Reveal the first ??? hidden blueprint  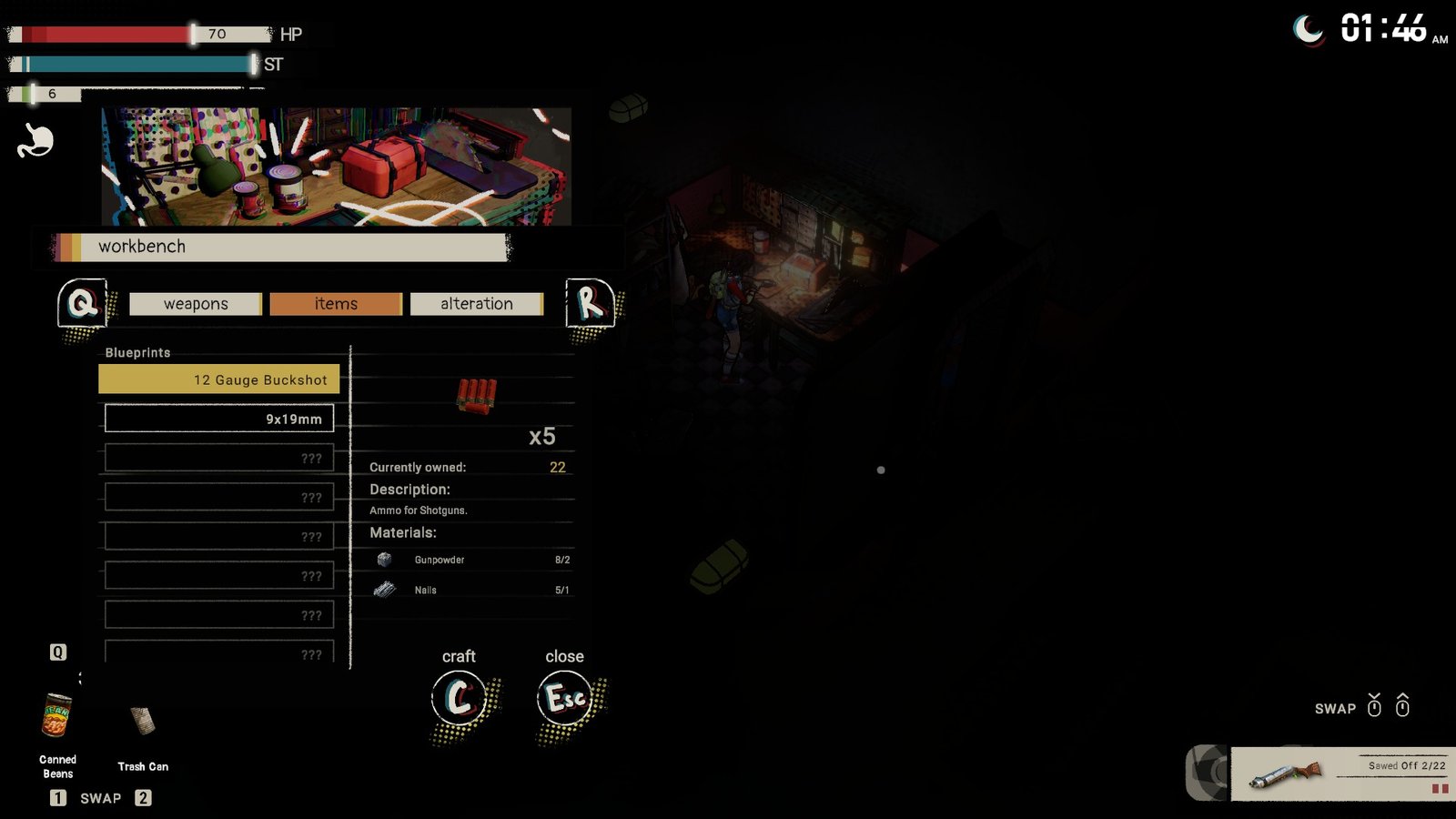[x=218, y=458]
